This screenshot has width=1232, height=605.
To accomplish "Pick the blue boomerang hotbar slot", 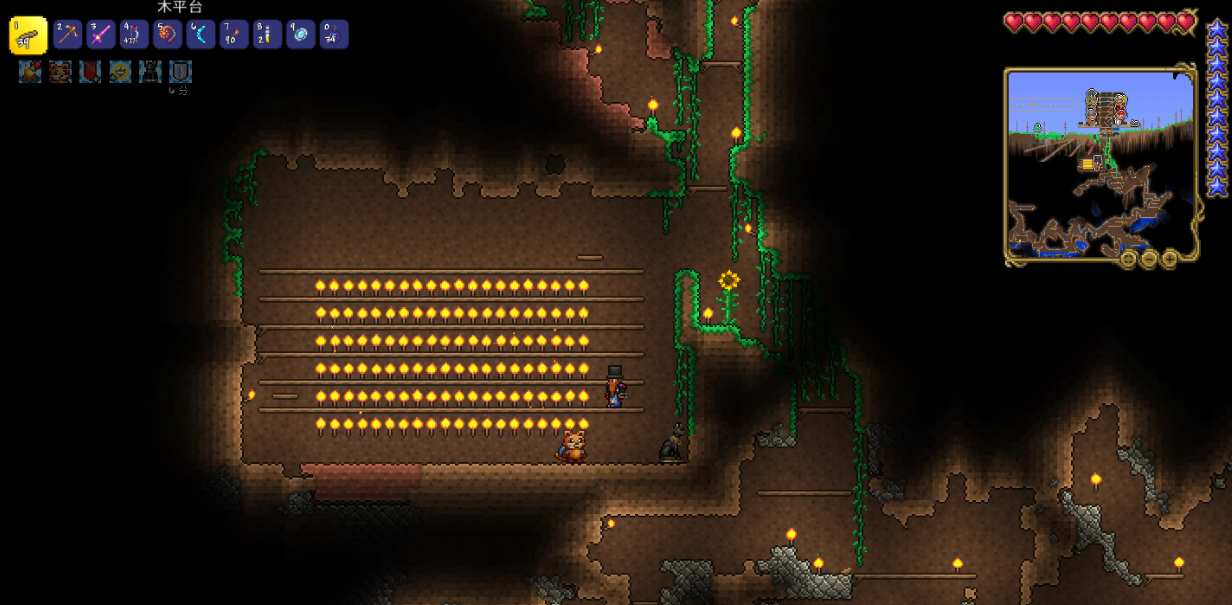I will click(x=201, y=35).
